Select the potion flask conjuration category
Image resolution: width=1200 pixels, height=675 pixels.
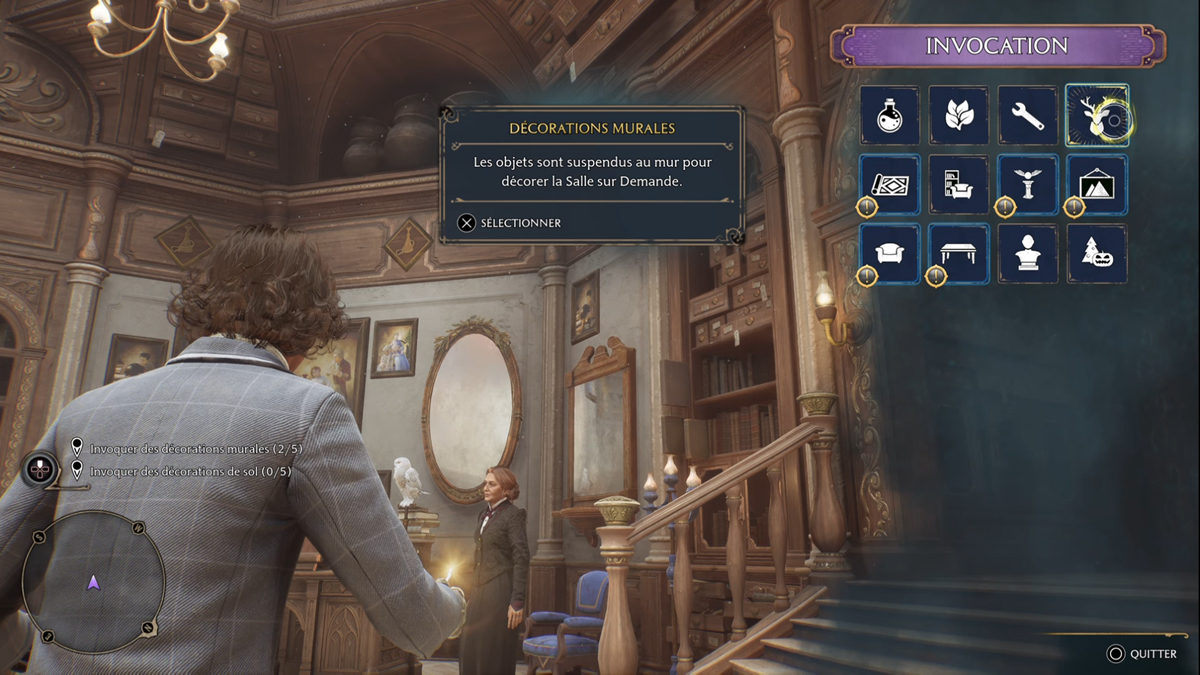pyautogui.click(x=889, y=115)
